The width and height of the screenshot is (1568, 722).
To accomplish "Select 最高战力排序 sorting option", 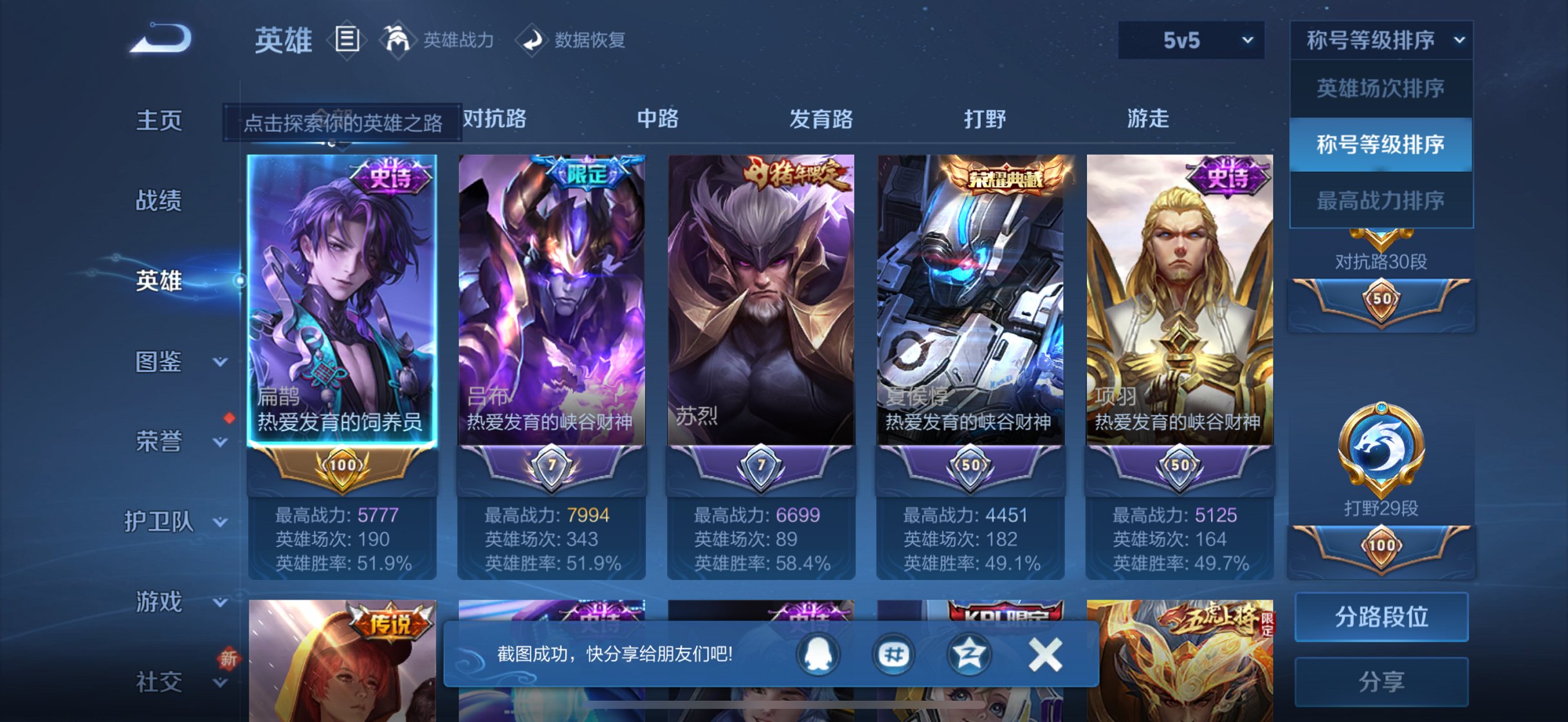I will [1380, 201].
